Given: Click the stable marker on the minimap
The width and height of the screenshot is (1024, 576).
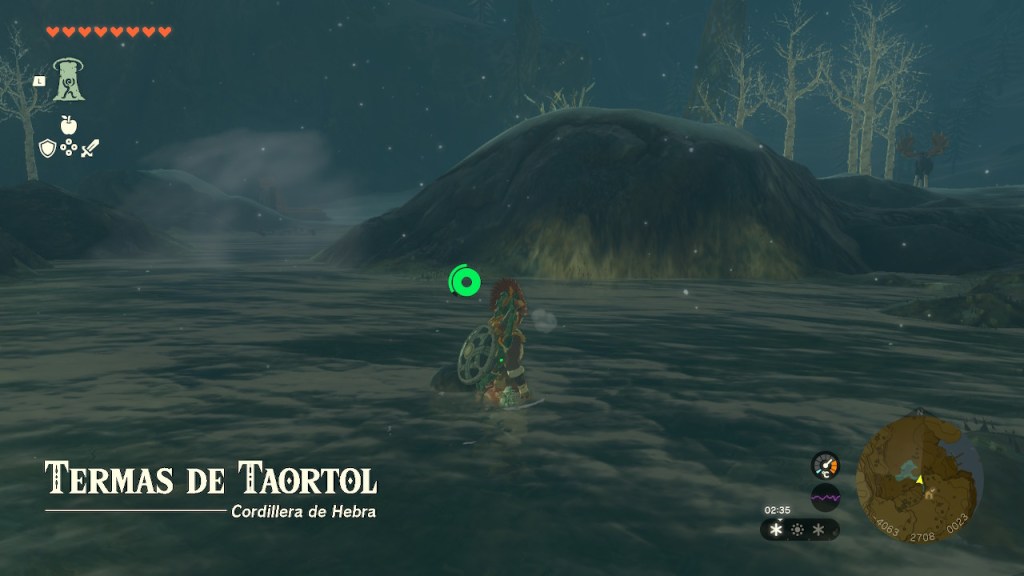Looking at the screenshot, I should [930, 493].
